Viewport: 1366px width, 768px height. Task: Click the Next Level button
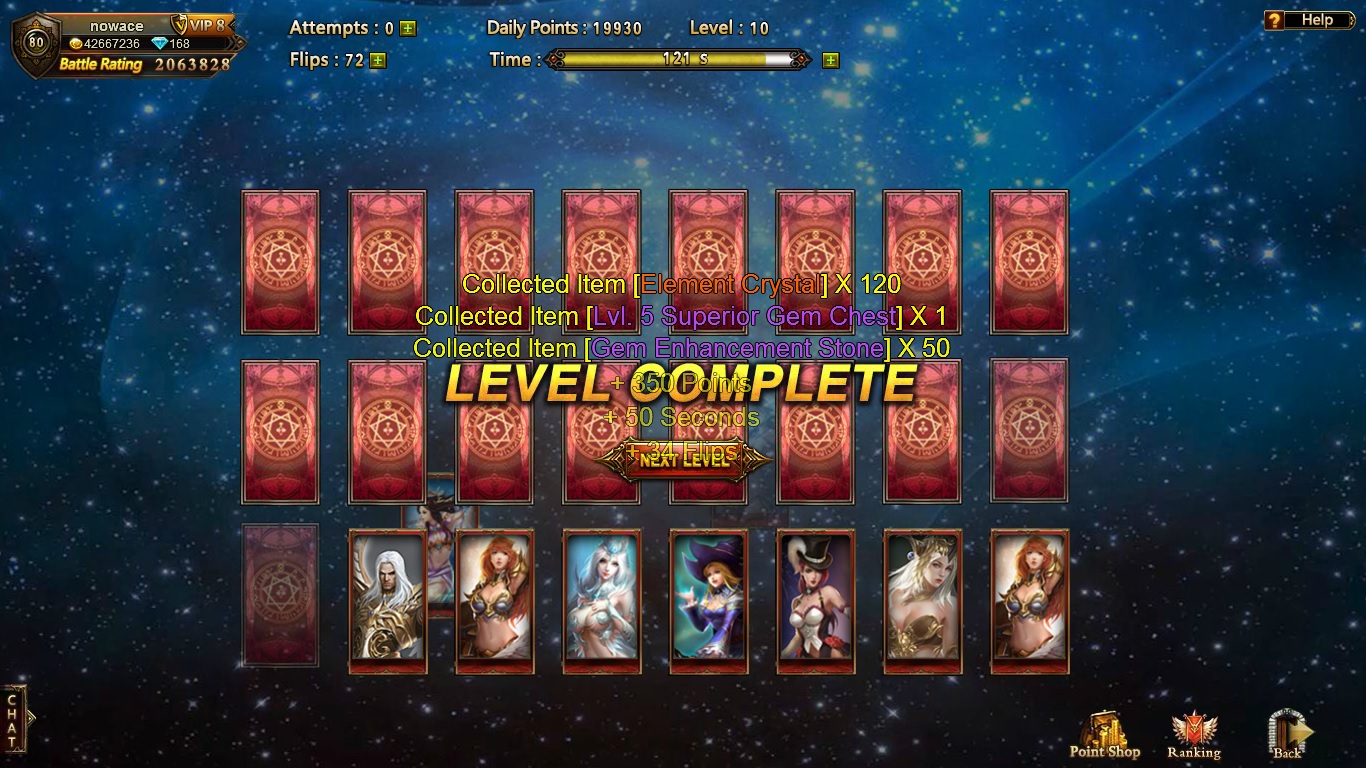684,460
